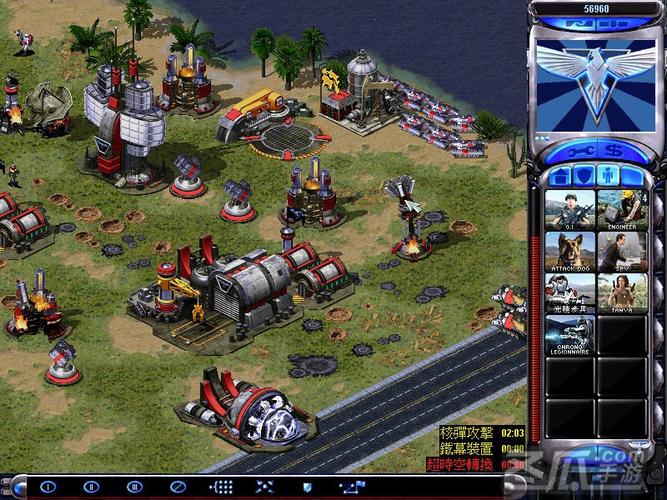
Task: Activate the wrench repair button
Action: coord(579,151)
